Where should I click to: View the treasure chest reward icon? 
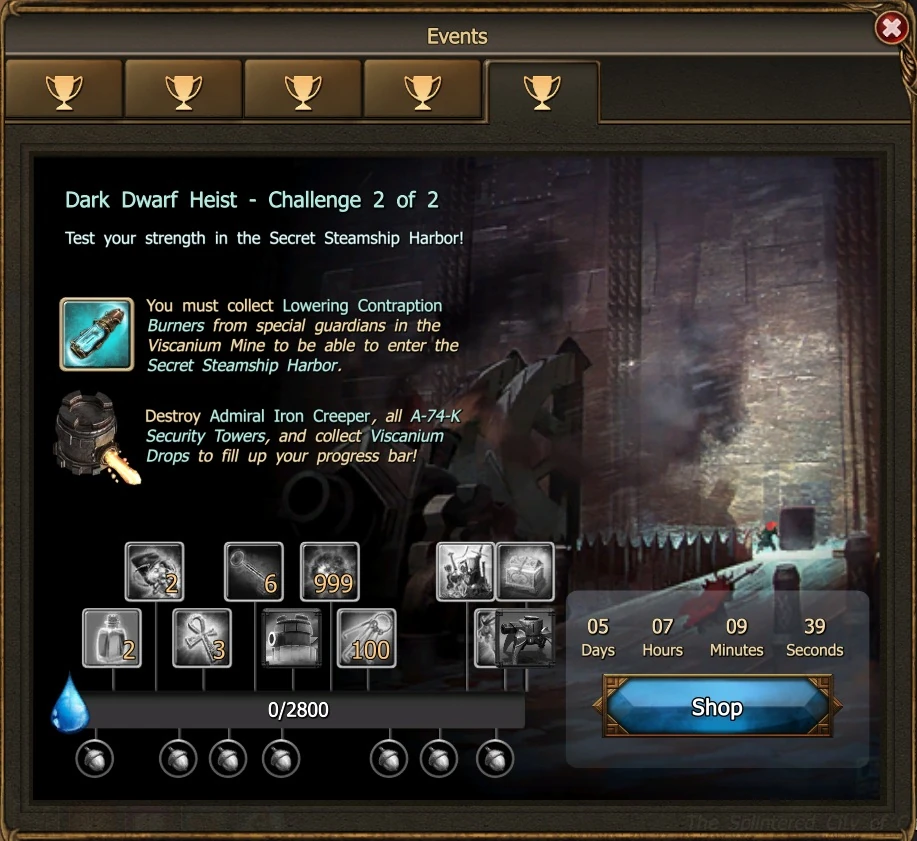[526, 572]
